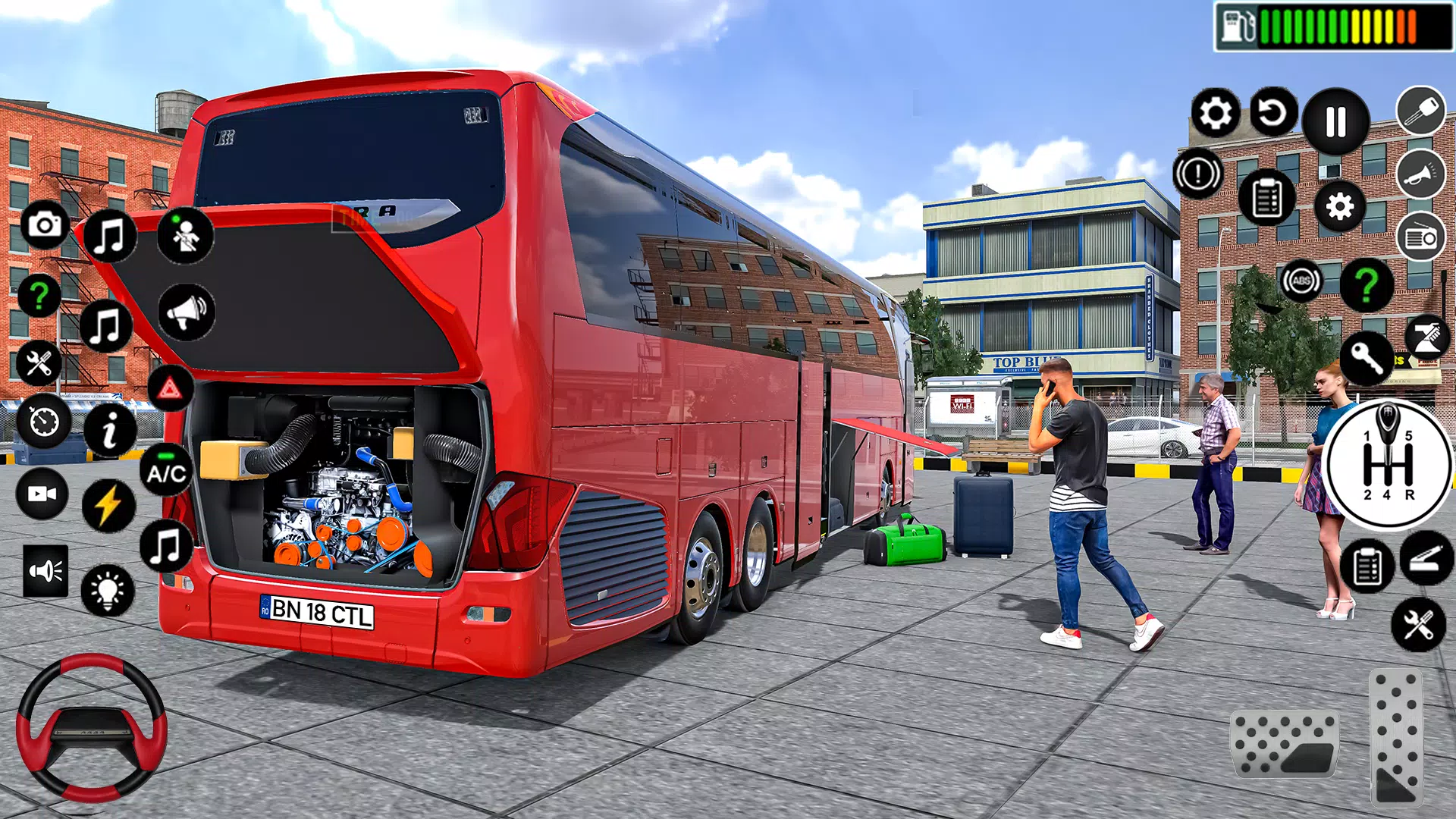This screenshot has width=1456, height=819.
Task: Toggle the speaker sound icon
Action: pos(45,570)
